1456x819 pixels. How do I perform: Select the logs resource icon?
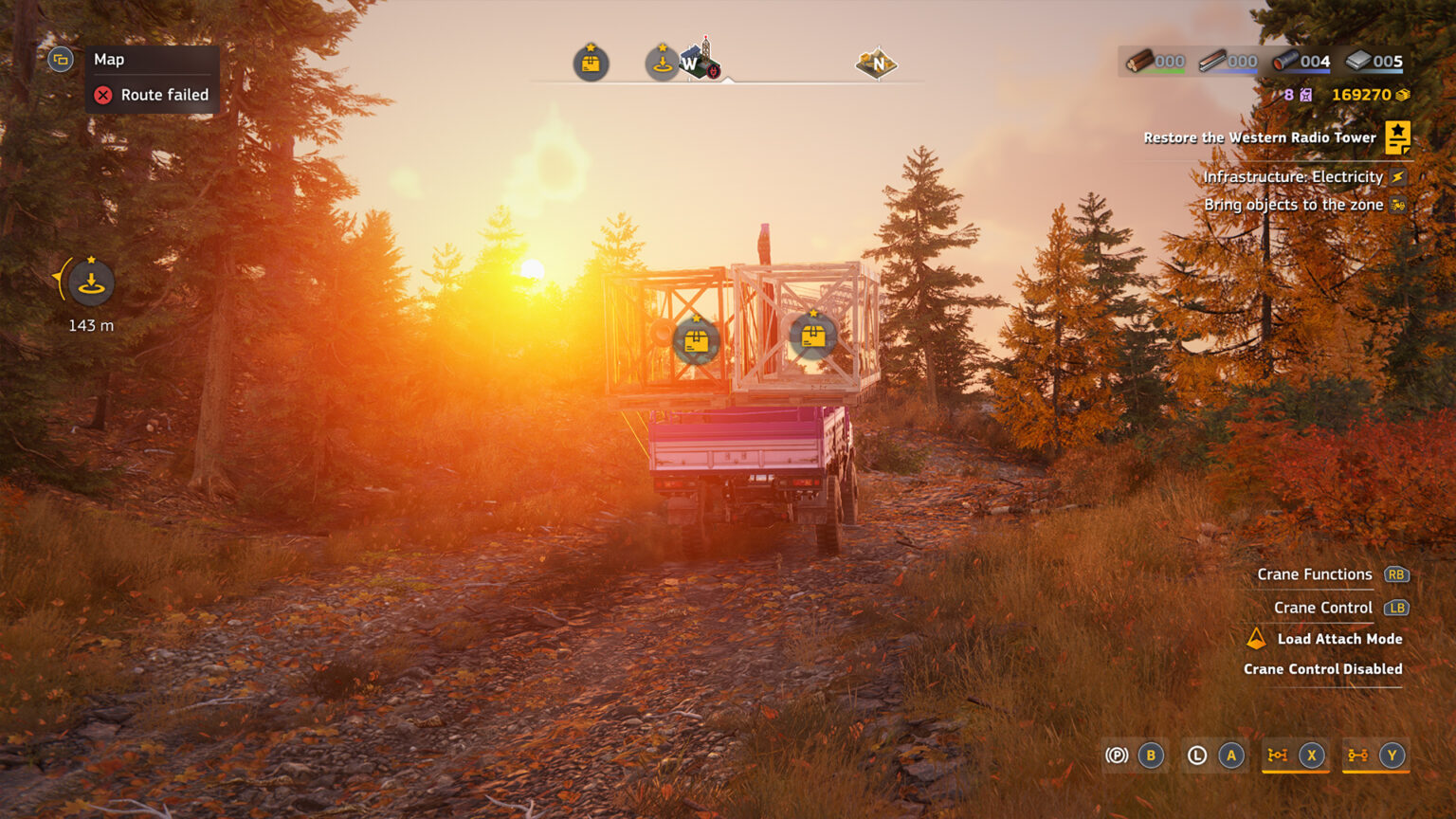[1140, 61]
